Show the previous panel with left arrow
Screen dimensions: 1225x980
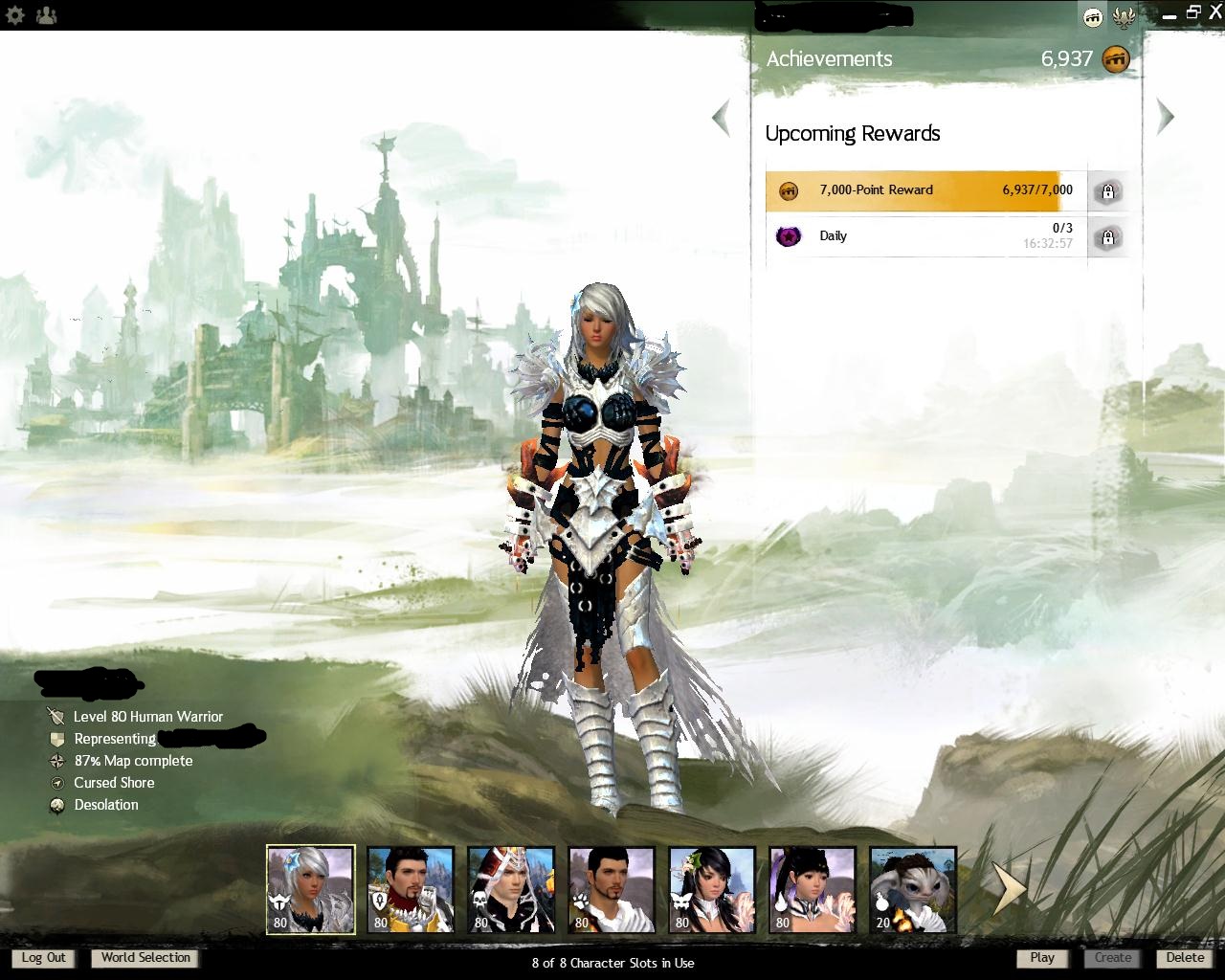coord(722,118)
